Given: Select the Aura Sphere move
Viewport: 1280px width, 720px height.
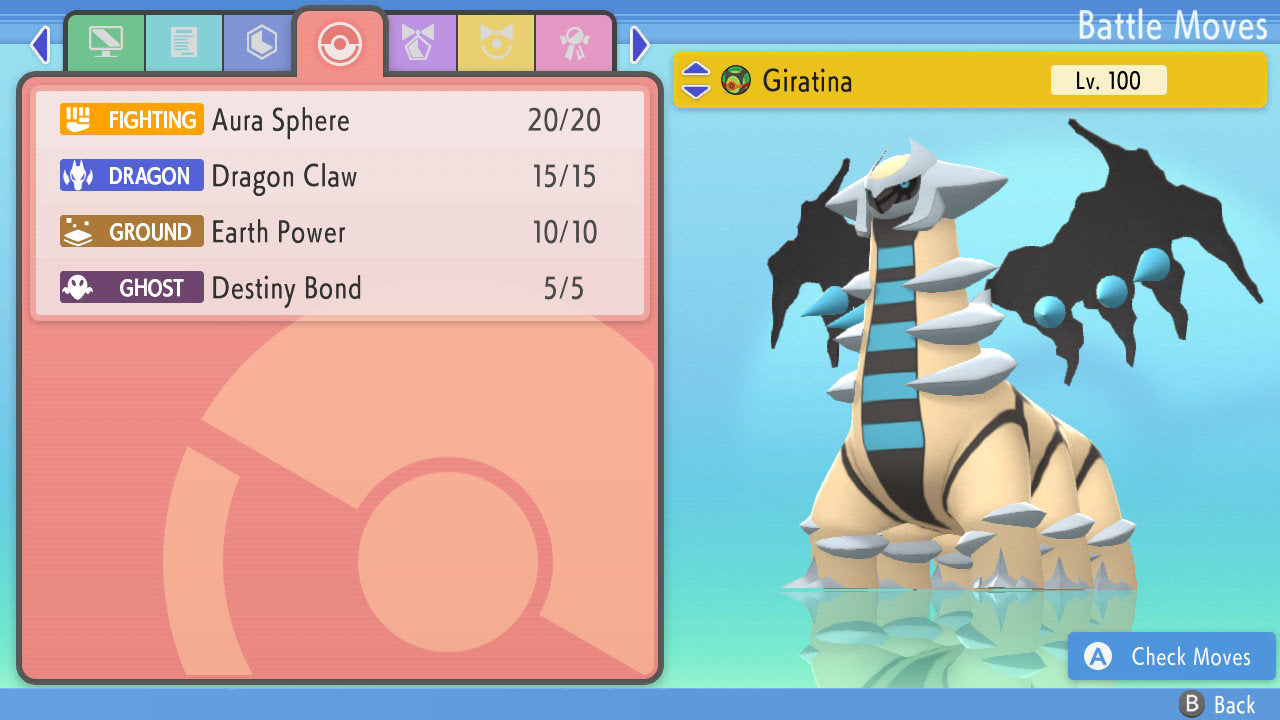Looking at the screenshot, I should [340, 121].
